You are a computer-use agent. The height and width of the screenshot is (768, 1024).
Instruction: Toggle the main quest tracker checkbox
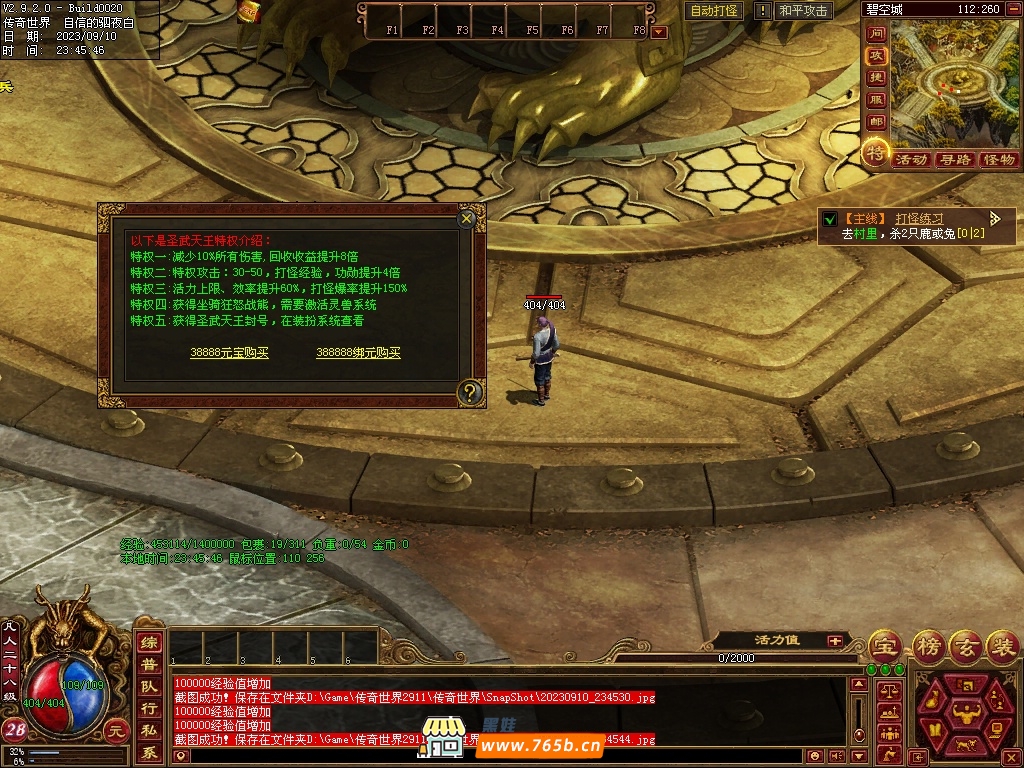829,219
